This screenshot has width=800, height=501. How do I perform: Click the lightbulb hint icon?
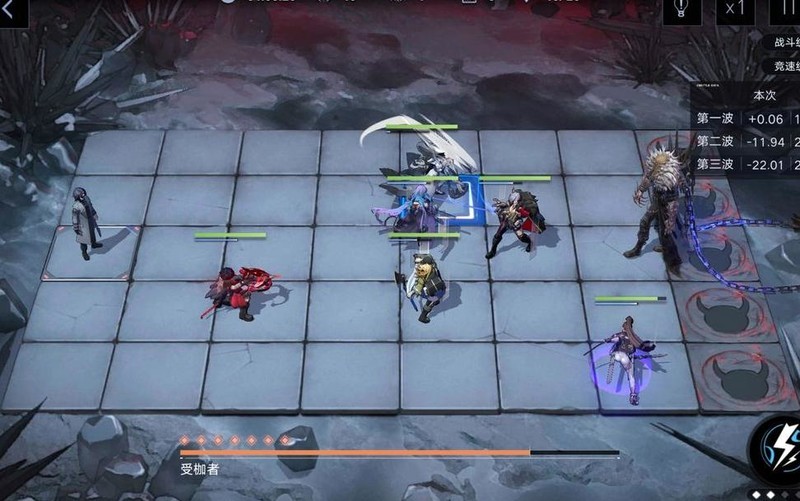[x=681, y=9]
